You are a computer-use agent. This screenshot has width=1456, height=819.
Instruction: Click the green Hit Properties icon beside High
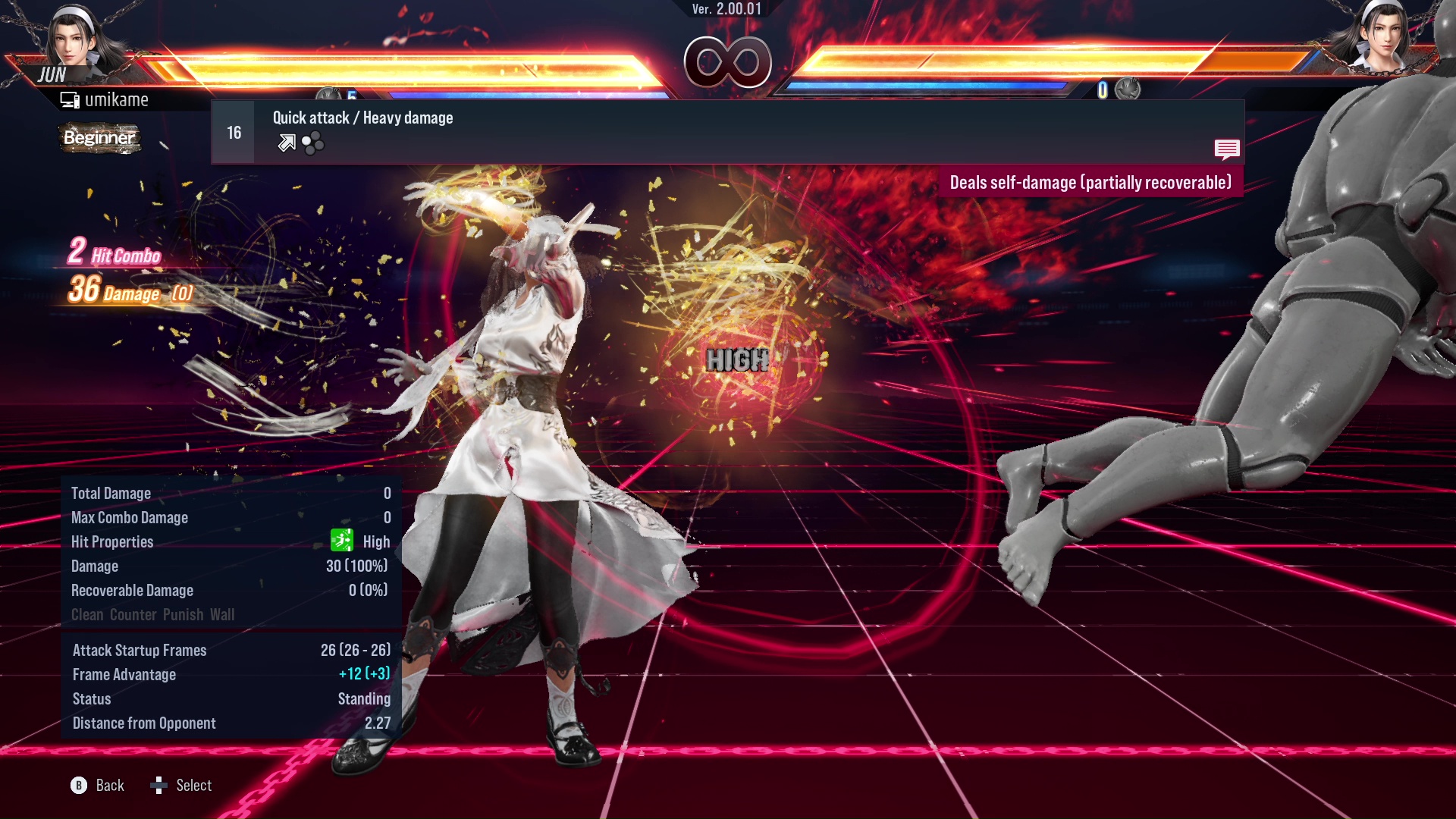pyautogui.click(x=344, y=541)
